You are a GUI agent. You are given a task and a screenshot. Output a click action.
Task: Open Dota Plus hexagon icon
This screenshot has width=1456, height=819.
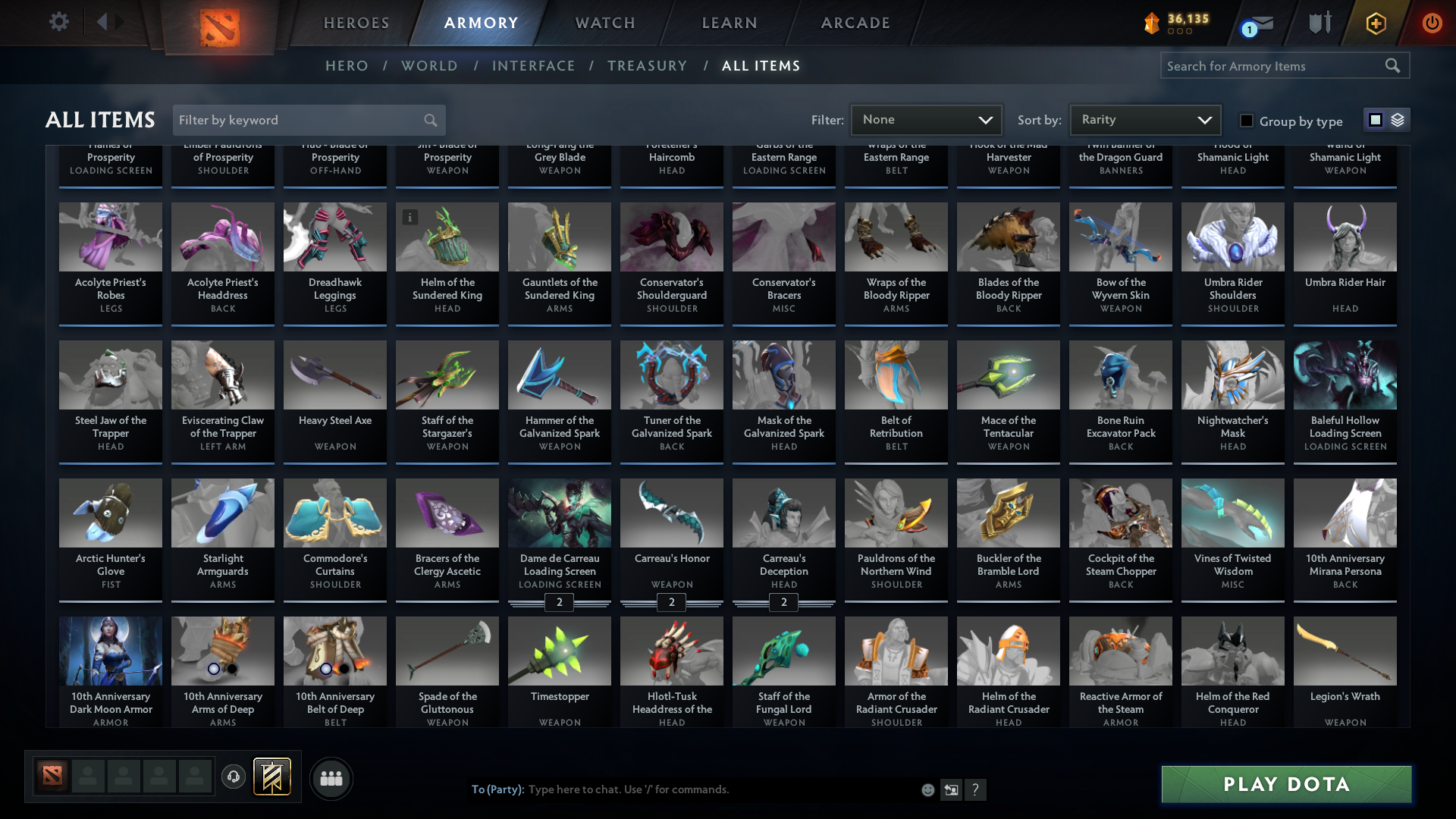[x=1375, y=23]
